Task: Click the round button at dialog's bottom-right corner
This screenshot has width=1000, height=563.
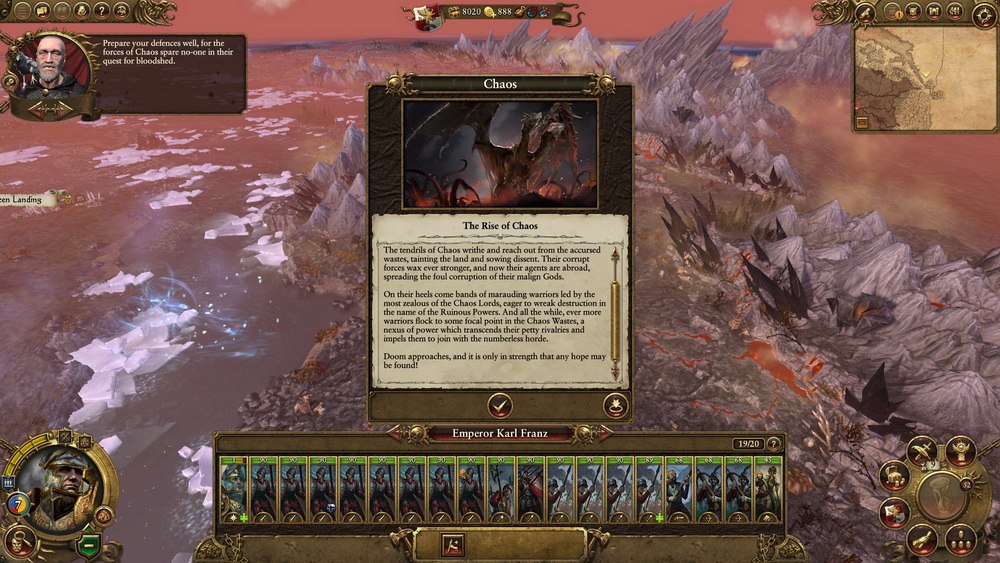Action: (x=615, y=405)
